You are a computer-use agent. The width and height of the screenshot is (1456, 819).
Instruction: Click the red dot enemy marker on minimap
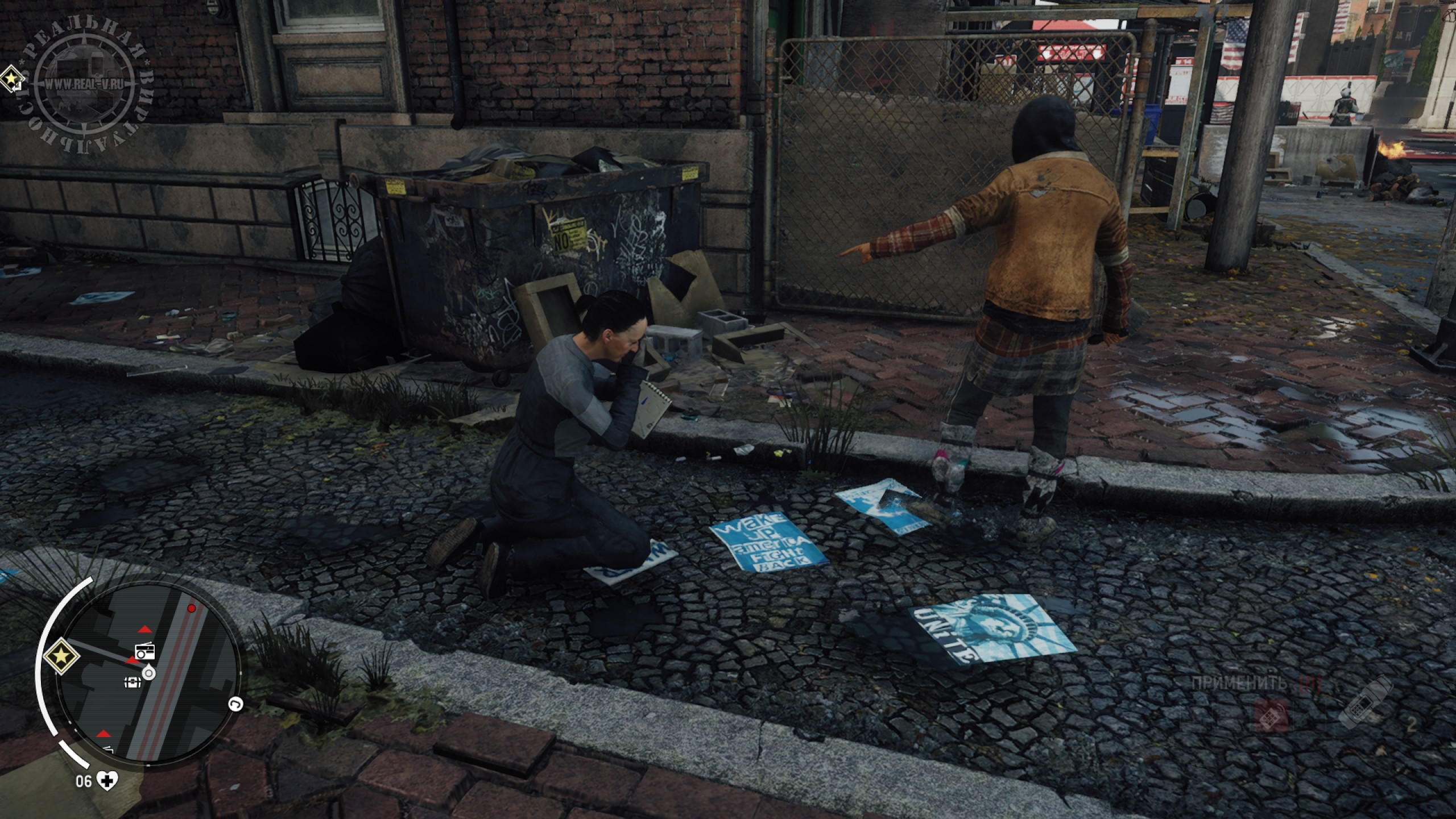tap(192, 609)
